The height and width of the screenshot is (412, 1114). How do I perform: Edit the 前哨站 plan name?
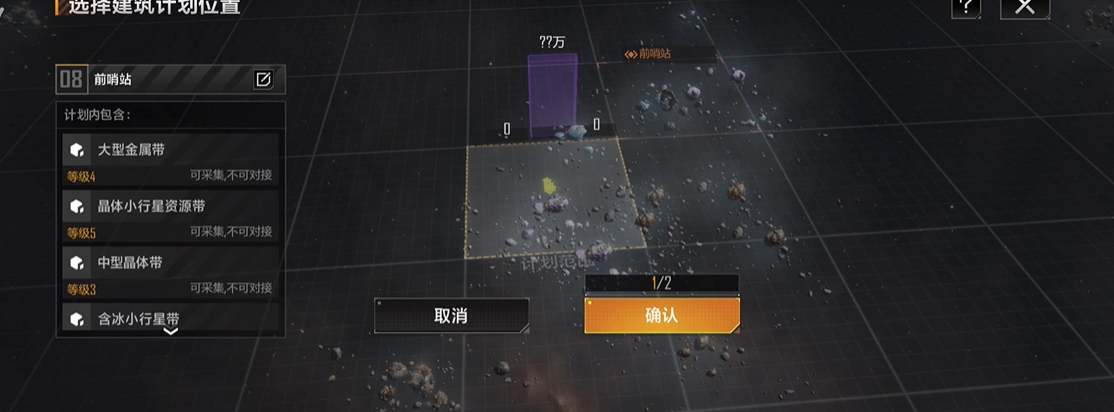263,80
